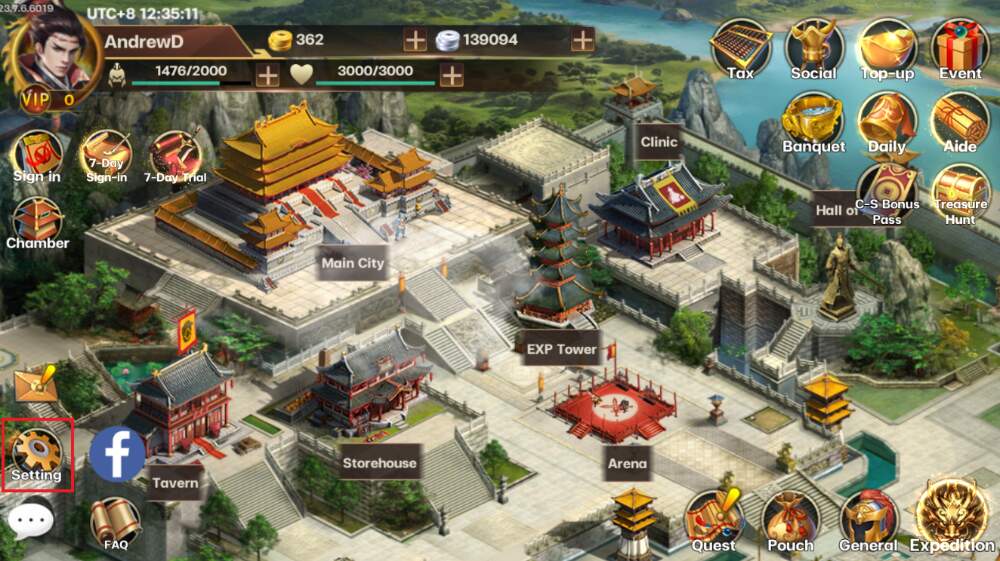Open the 7-Day Trial scroll

coord(175,156)
